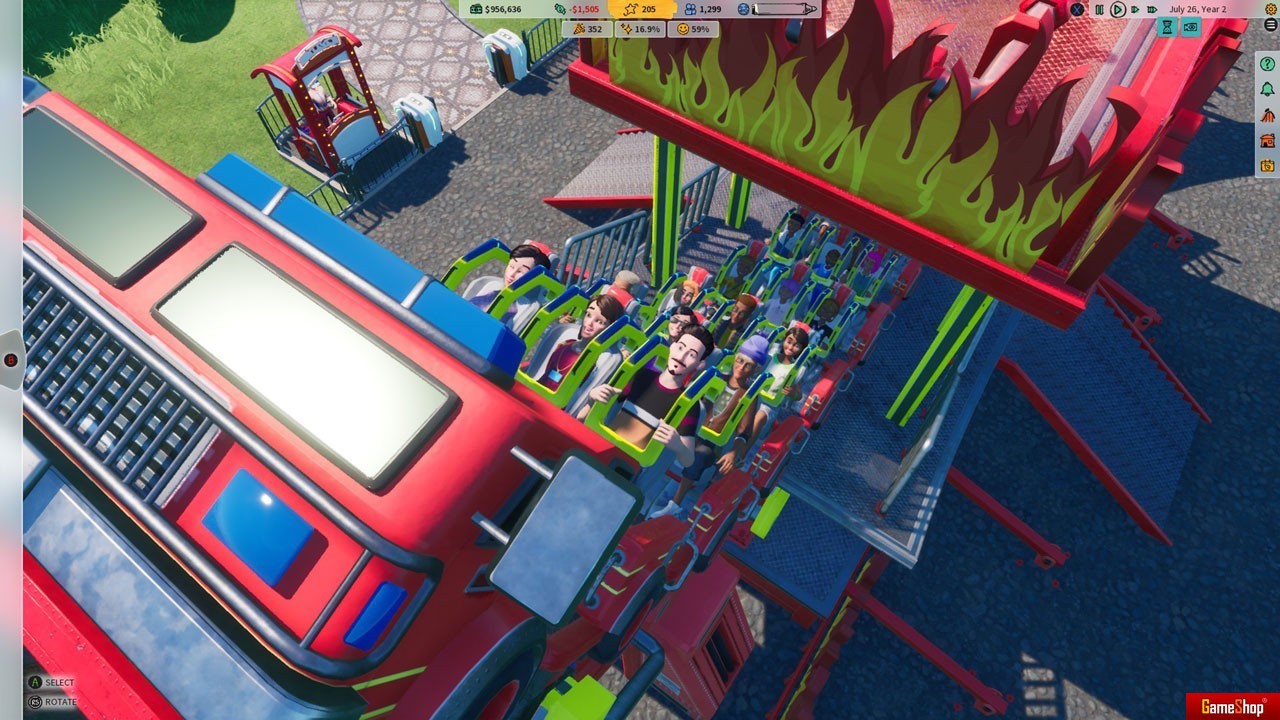Open the orange house icon panel

click(x=1268, y=140)
